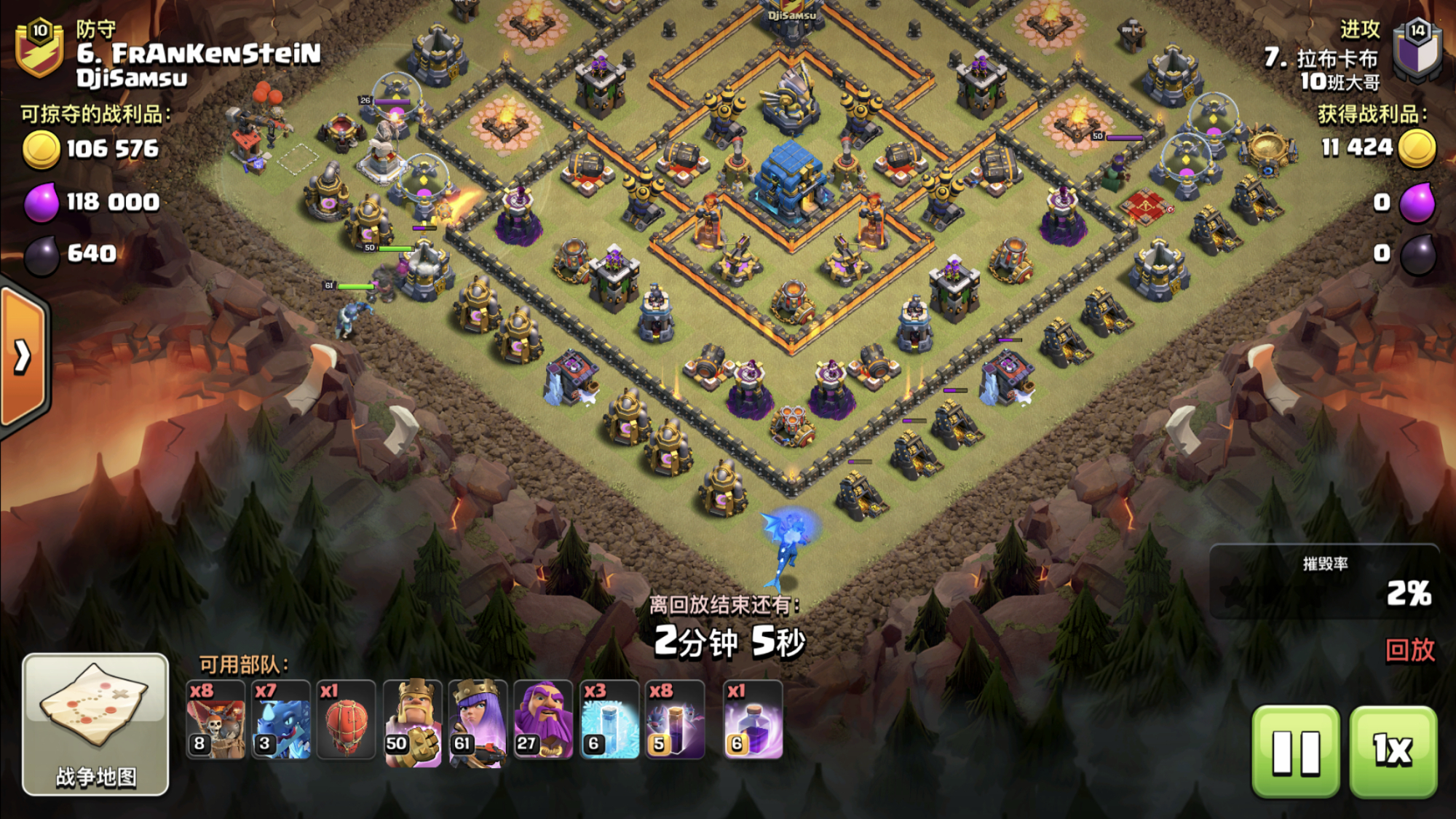This screenshot has height=819, width=1456.
Task: Expand the orange arrow side panel
Action: click(23, 357)
